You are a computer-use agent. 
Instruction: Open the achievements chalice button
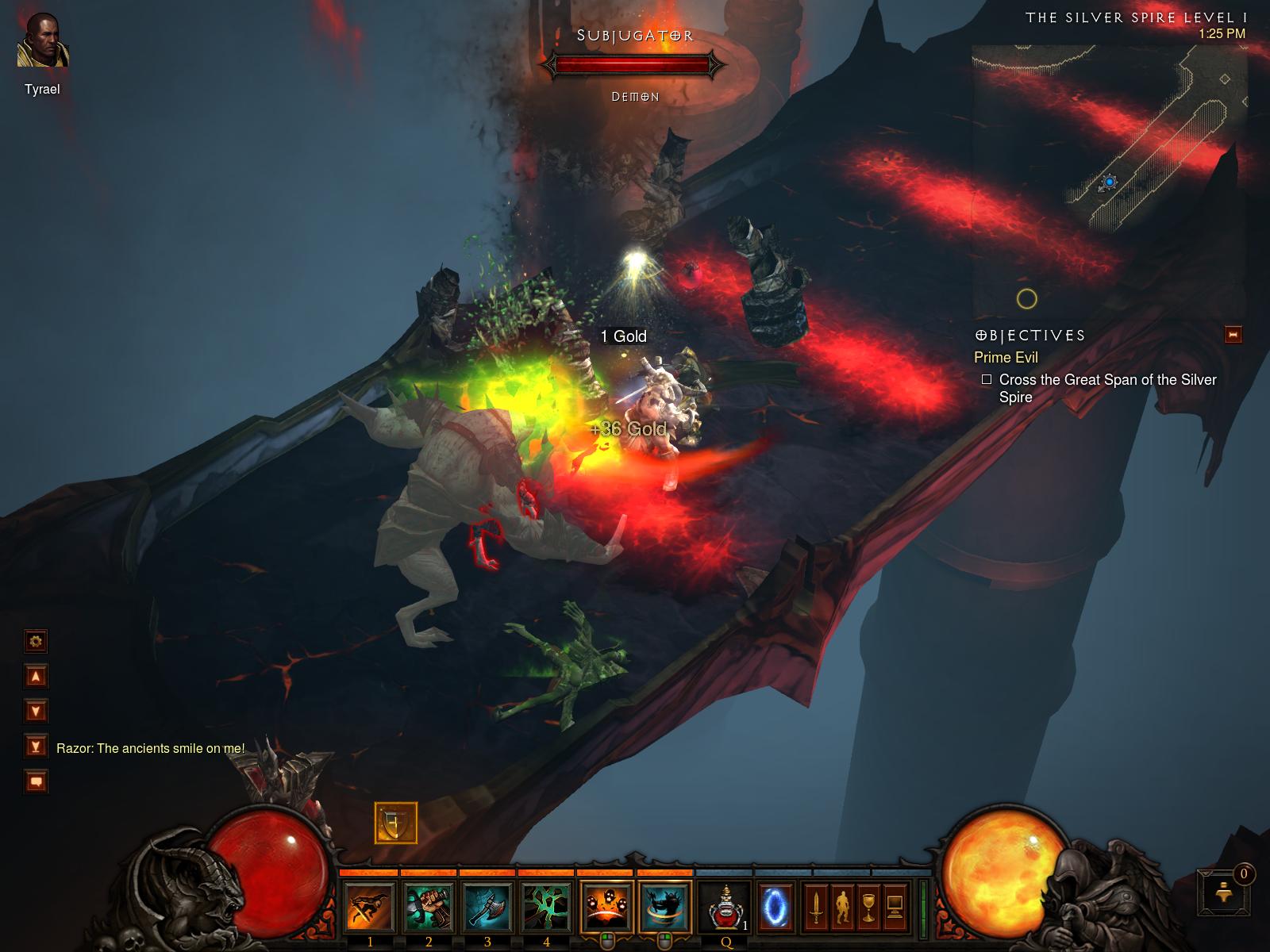[x=868, y=906]
